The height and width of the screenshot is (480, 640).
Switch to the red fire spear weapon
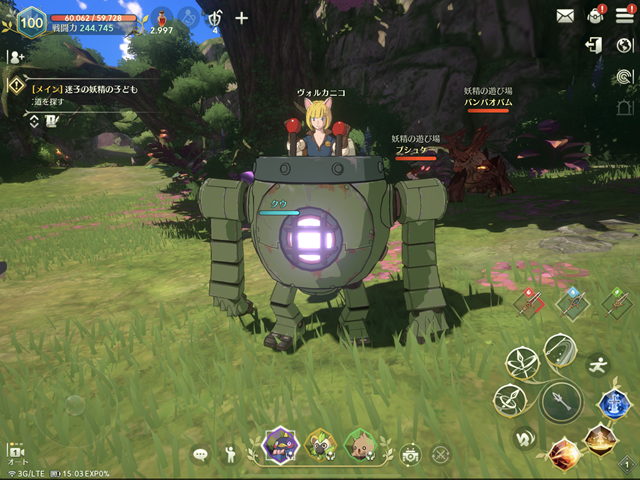[x=529, y=302]
